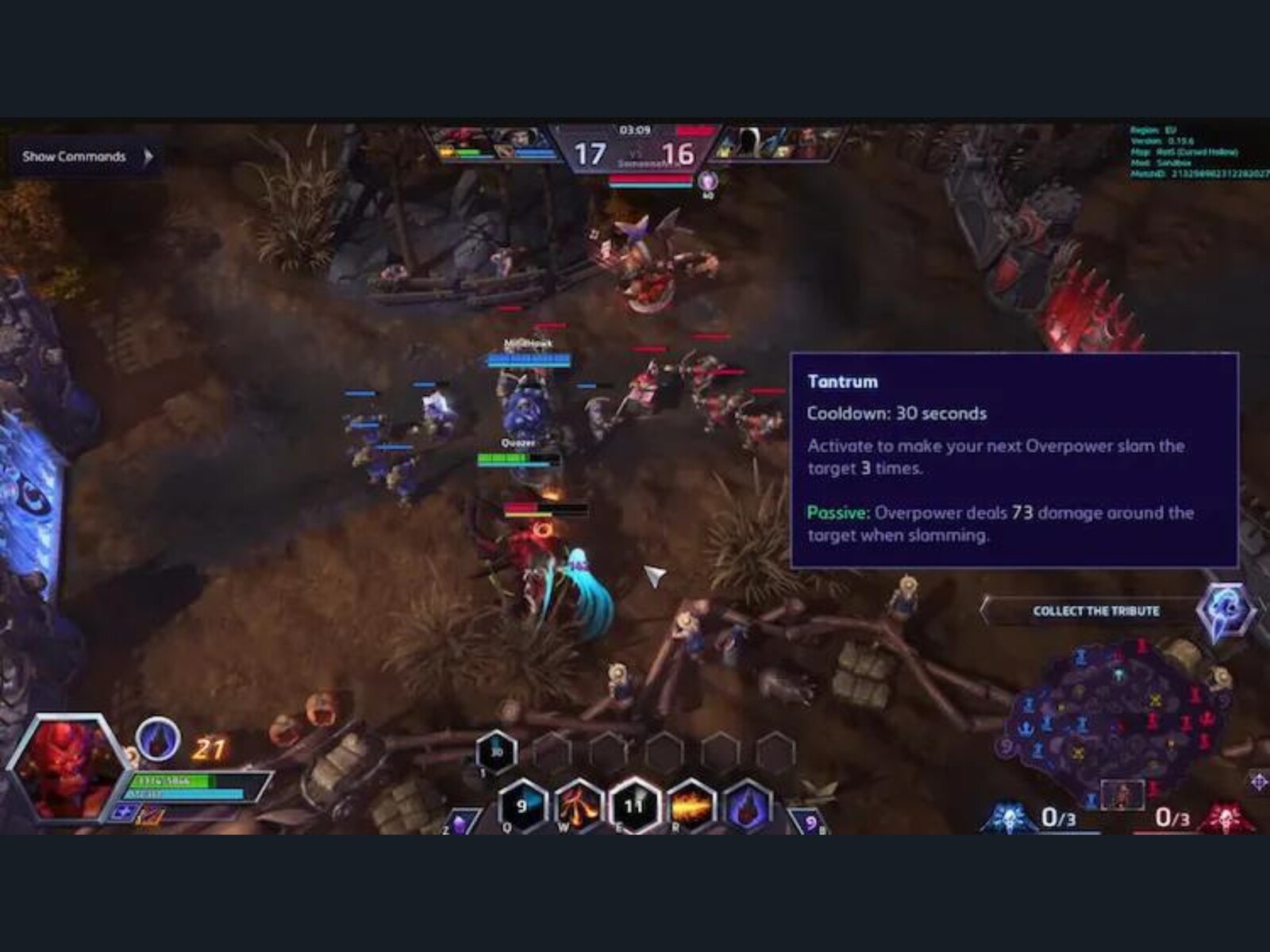Click the E ability showing 11 second cooldown
This screenshot has width=1270, height=952.
click(x=633, y=804)
